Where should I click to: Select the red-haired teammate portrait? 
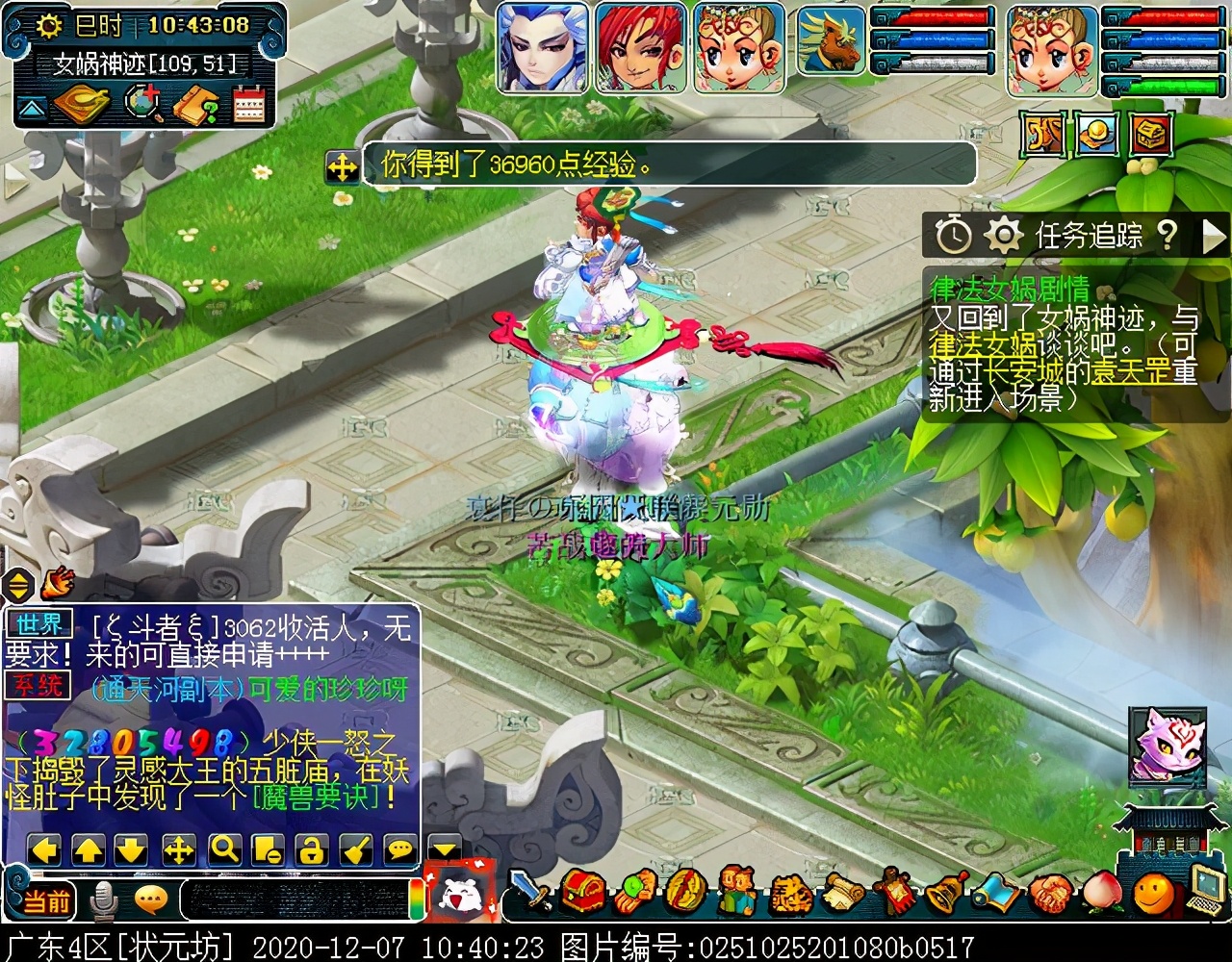[x=641, y=47]
